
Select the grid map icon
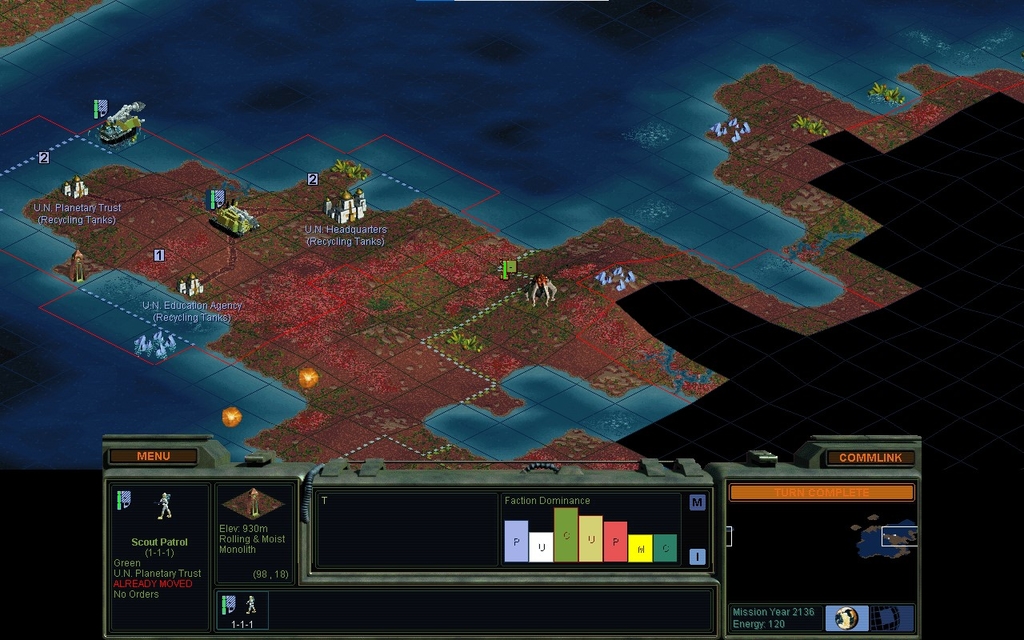(x=883, y=617)
